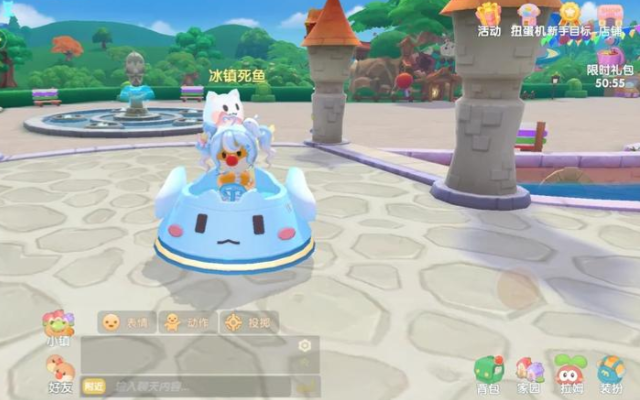Open the 表情 emote panel
This screenshot has height=400, width=640.
tap(124, 322)
